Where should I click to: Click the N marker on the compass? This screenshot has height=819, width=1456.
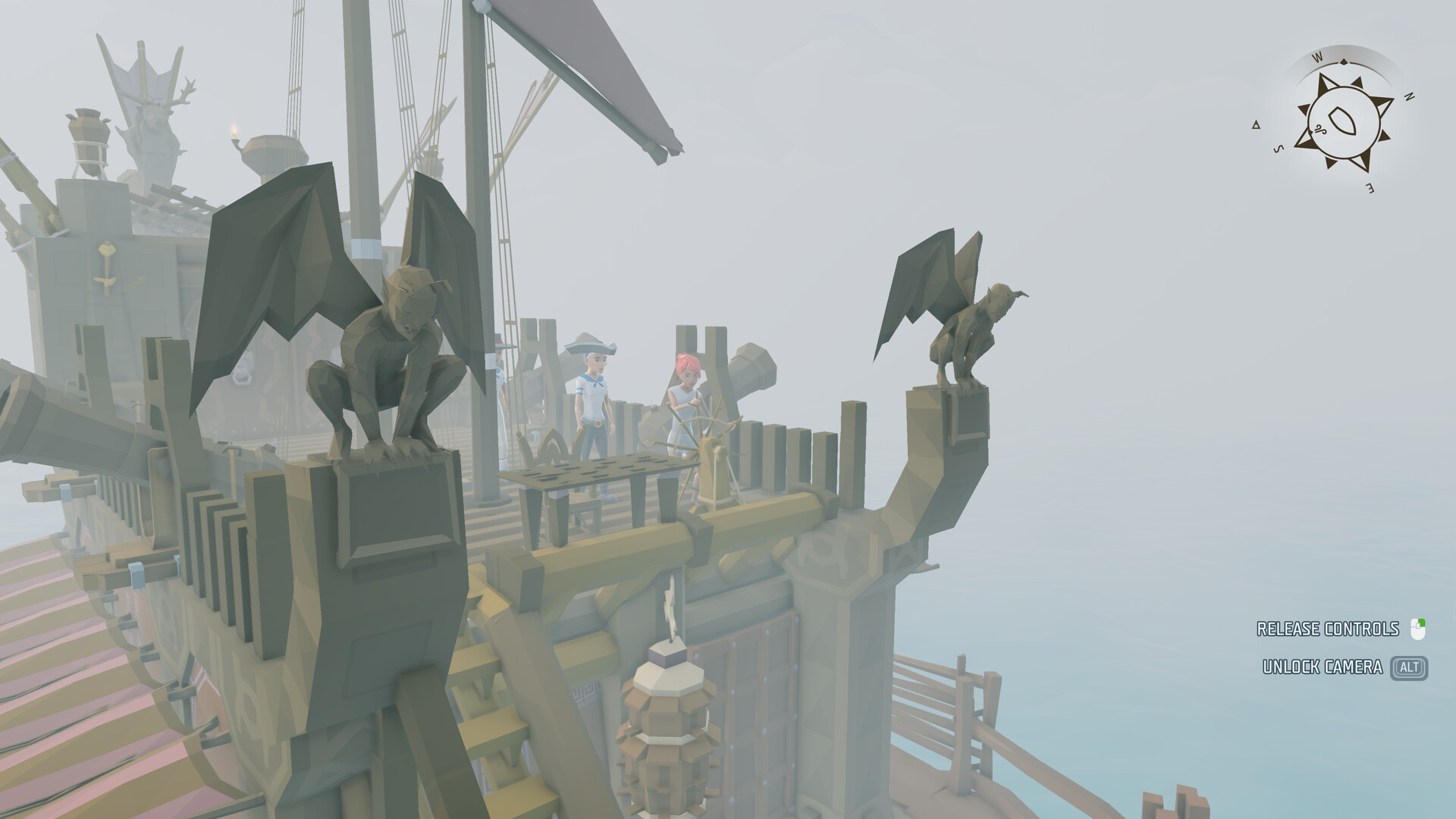click(1408, 96)
